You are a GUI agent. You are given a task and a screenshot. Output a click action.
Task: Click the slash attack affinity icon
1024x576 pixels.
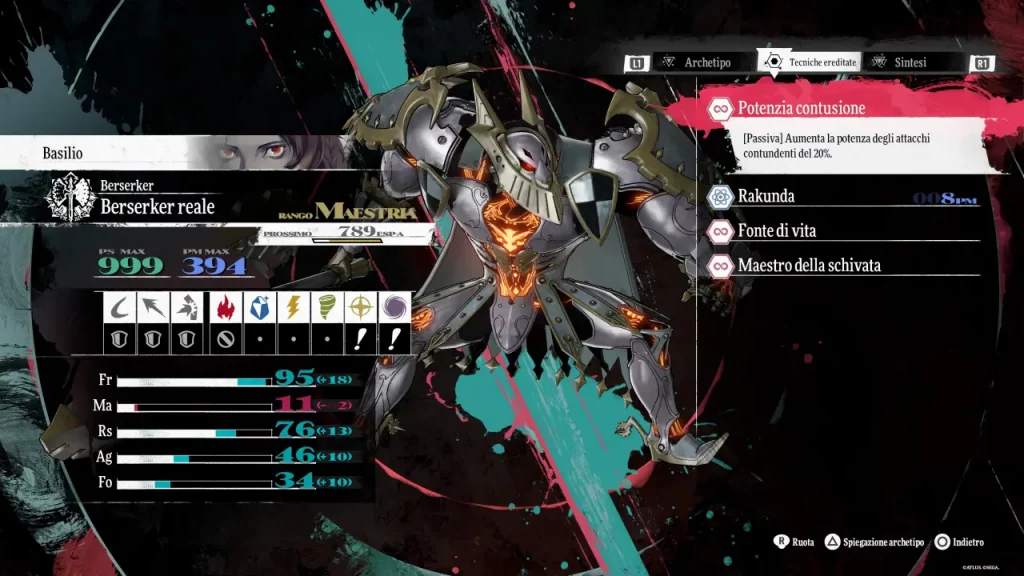[119, 307]
